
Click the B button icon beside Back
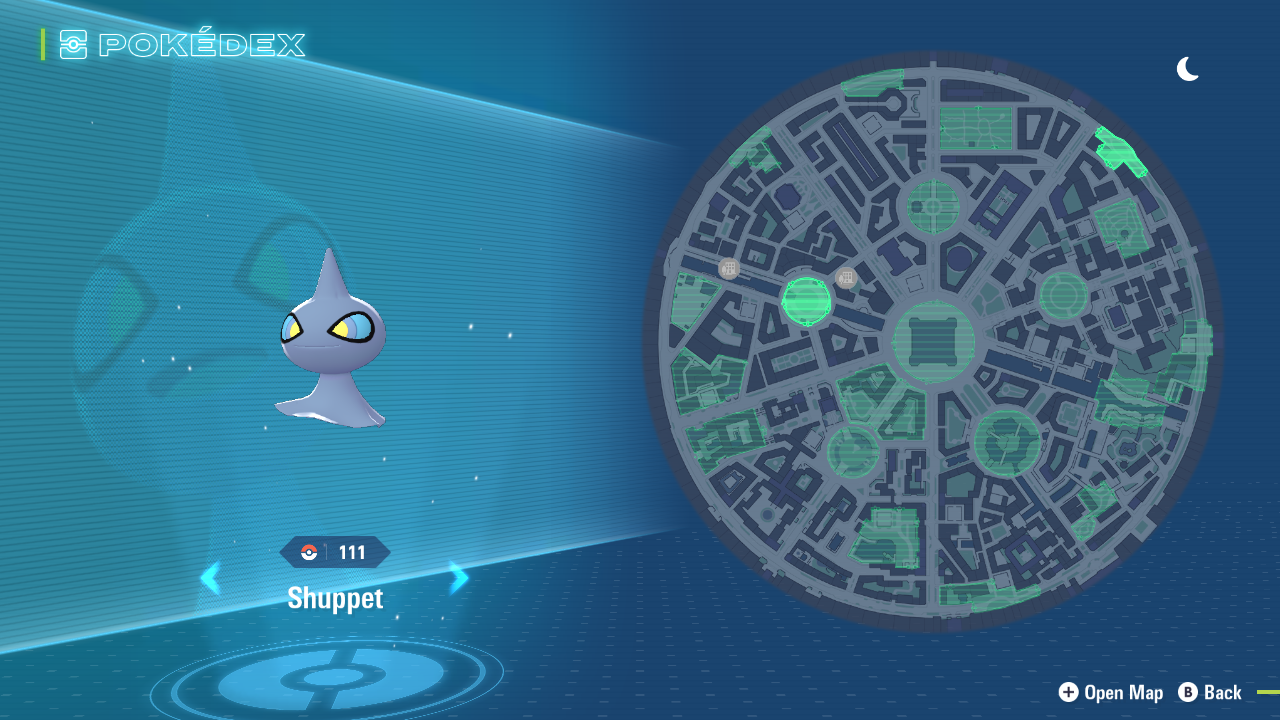pos(1188,692)
